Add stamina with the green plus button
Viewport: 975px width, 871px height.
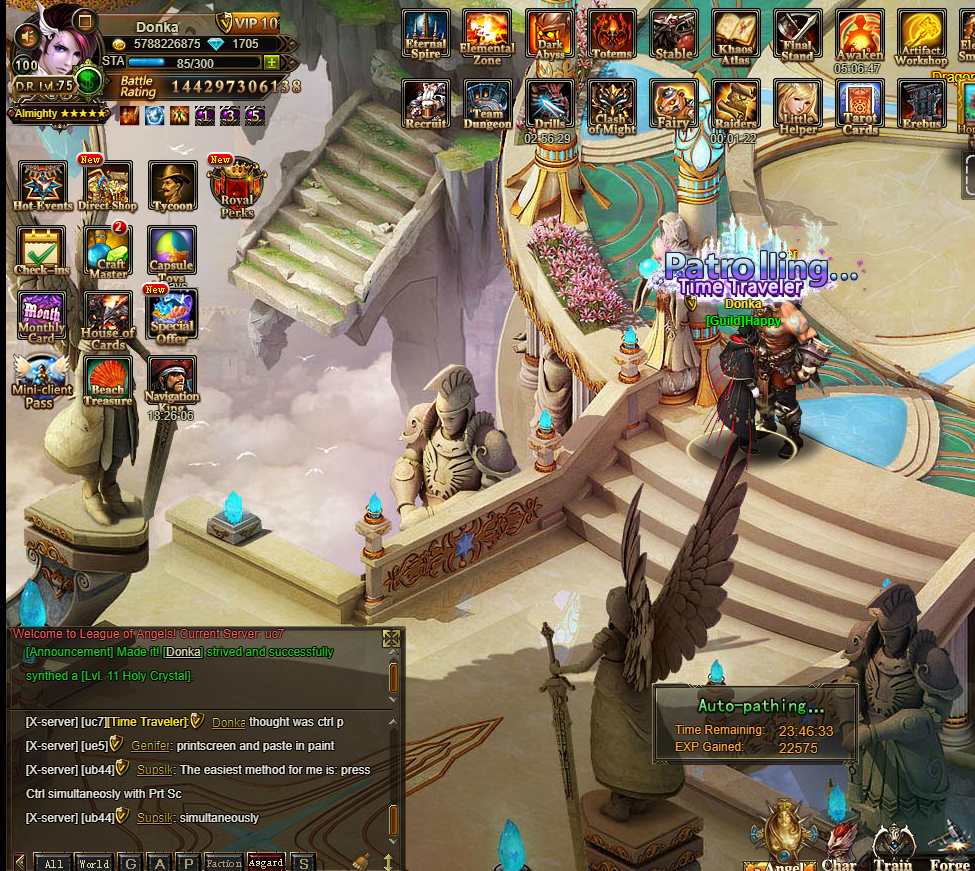pos(271,63)
